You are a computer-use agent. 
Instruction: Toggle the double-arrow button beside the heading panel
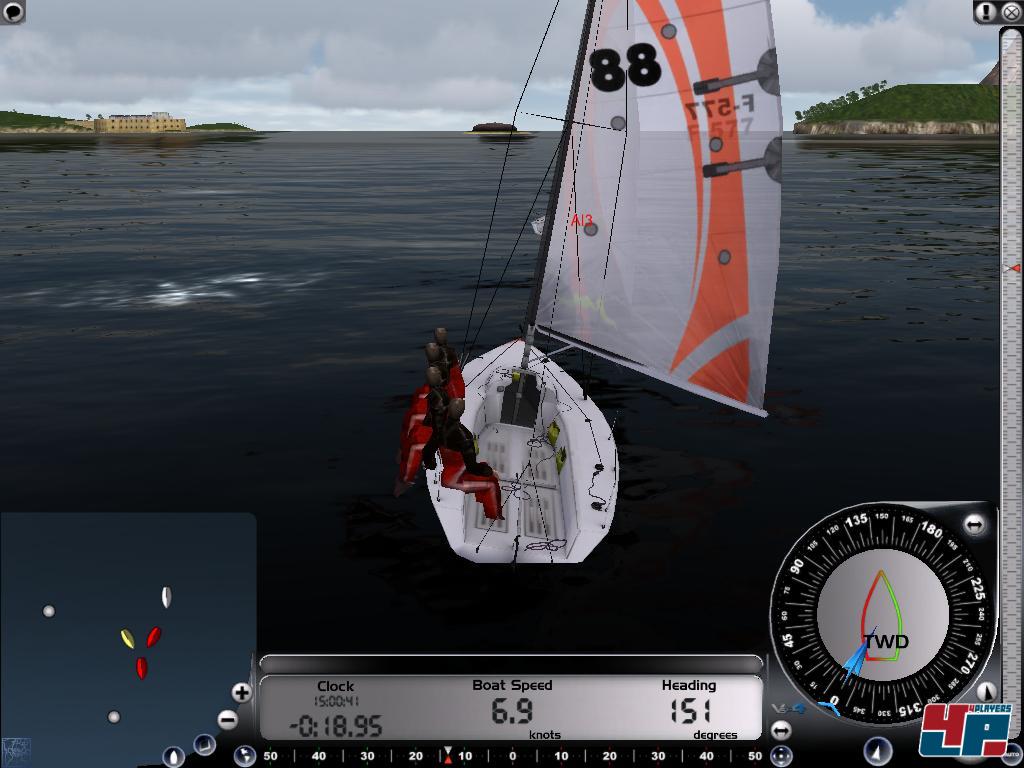point(781,730)
